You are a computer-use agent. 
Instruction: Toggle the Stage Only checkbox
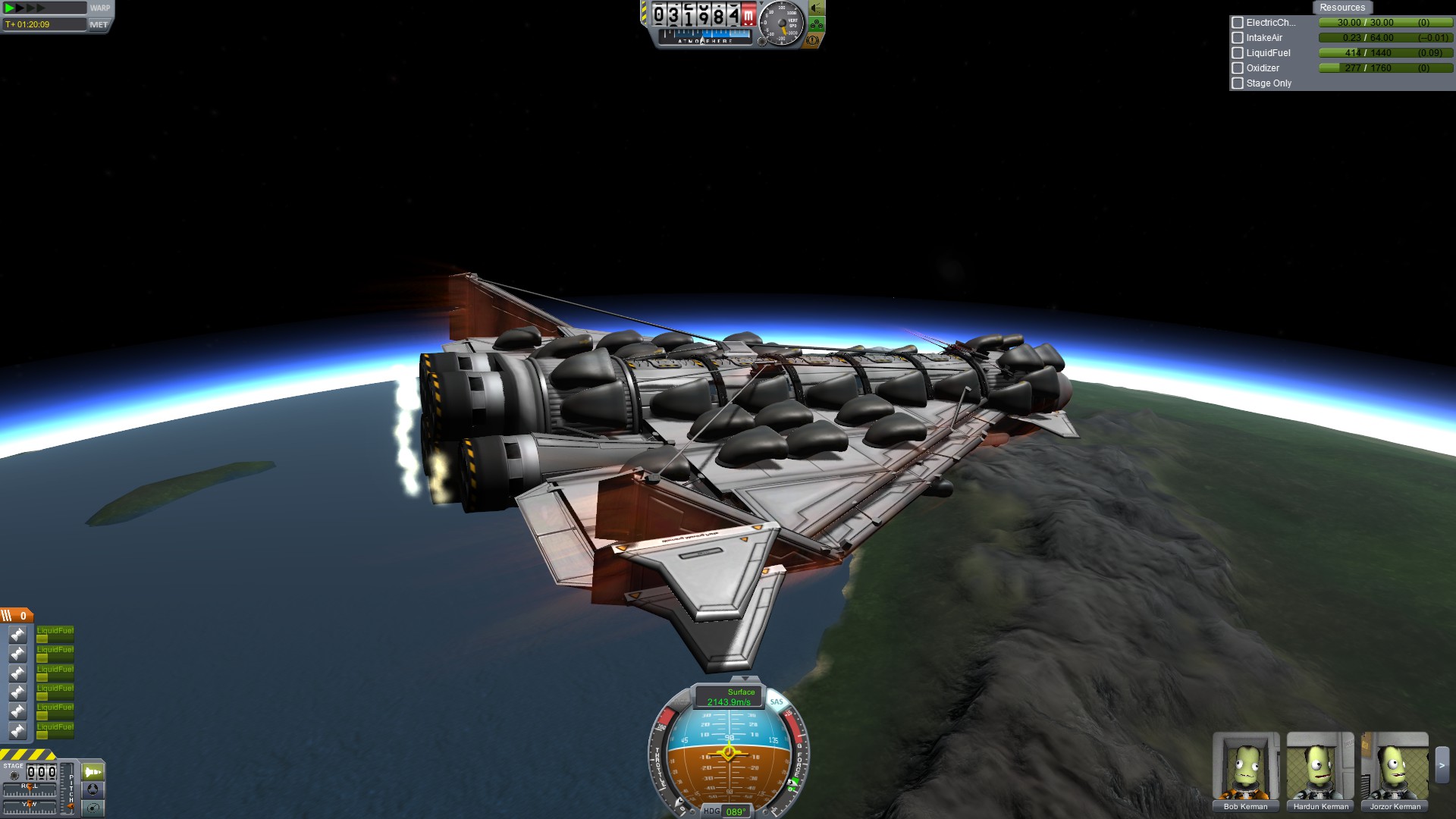point(1238,83)
